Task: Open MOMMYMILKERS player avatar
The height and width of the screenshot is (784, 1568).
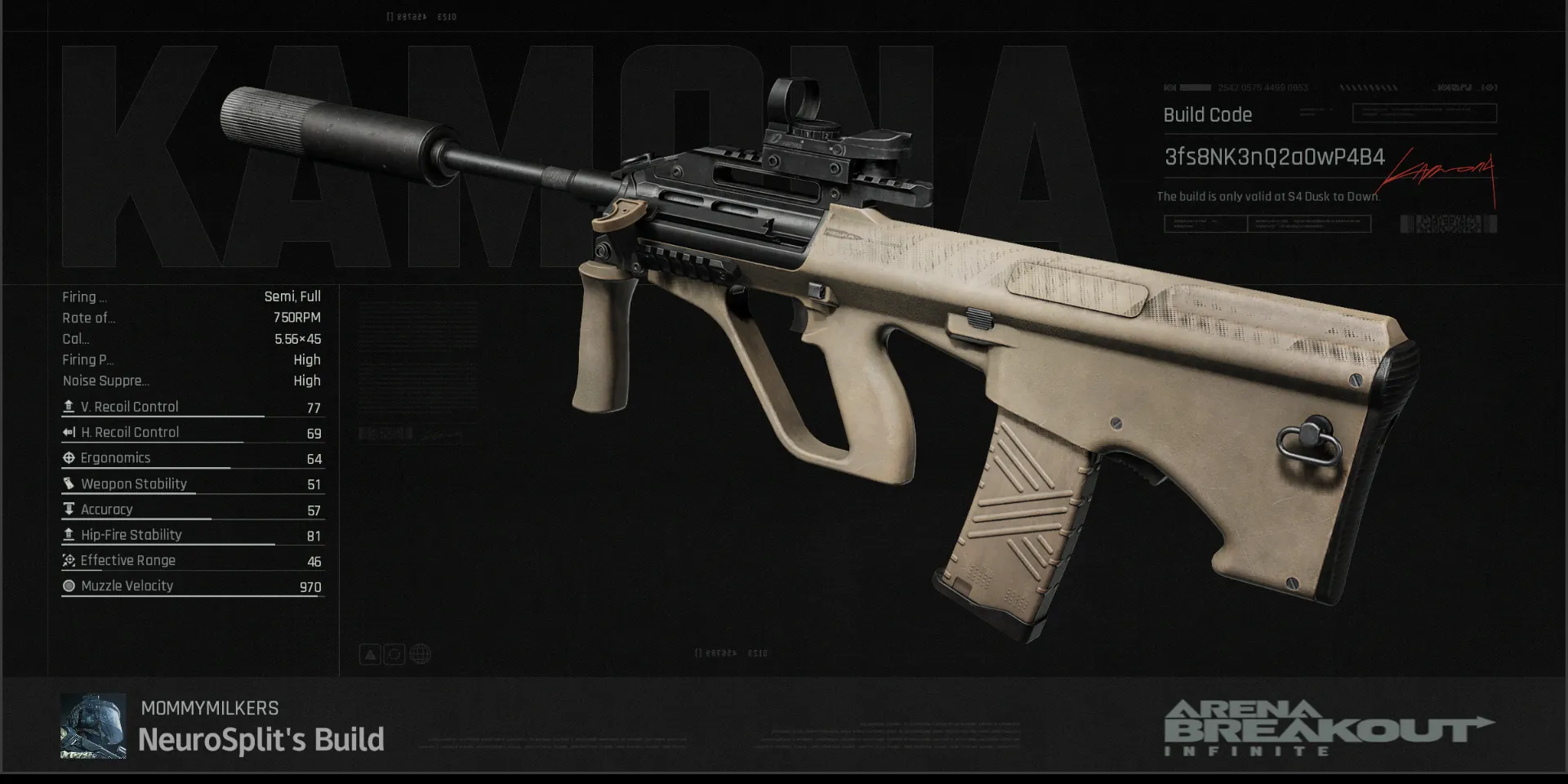Action: pyautogui.click(x=93, y=726)
